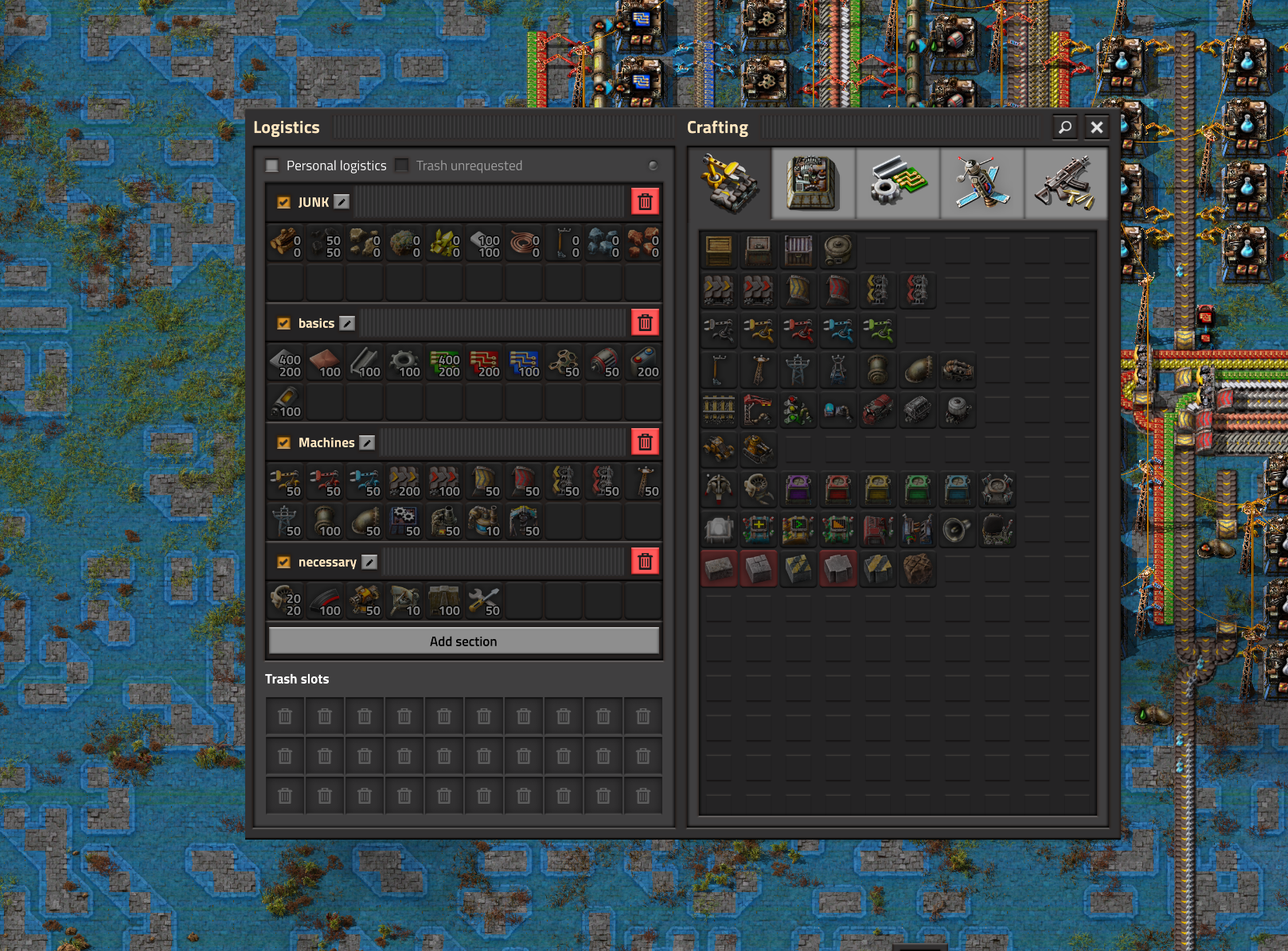Craft a fast inserter
Image resolution: width=1288 pixels, height=951 pixels.
pos(838,330)
